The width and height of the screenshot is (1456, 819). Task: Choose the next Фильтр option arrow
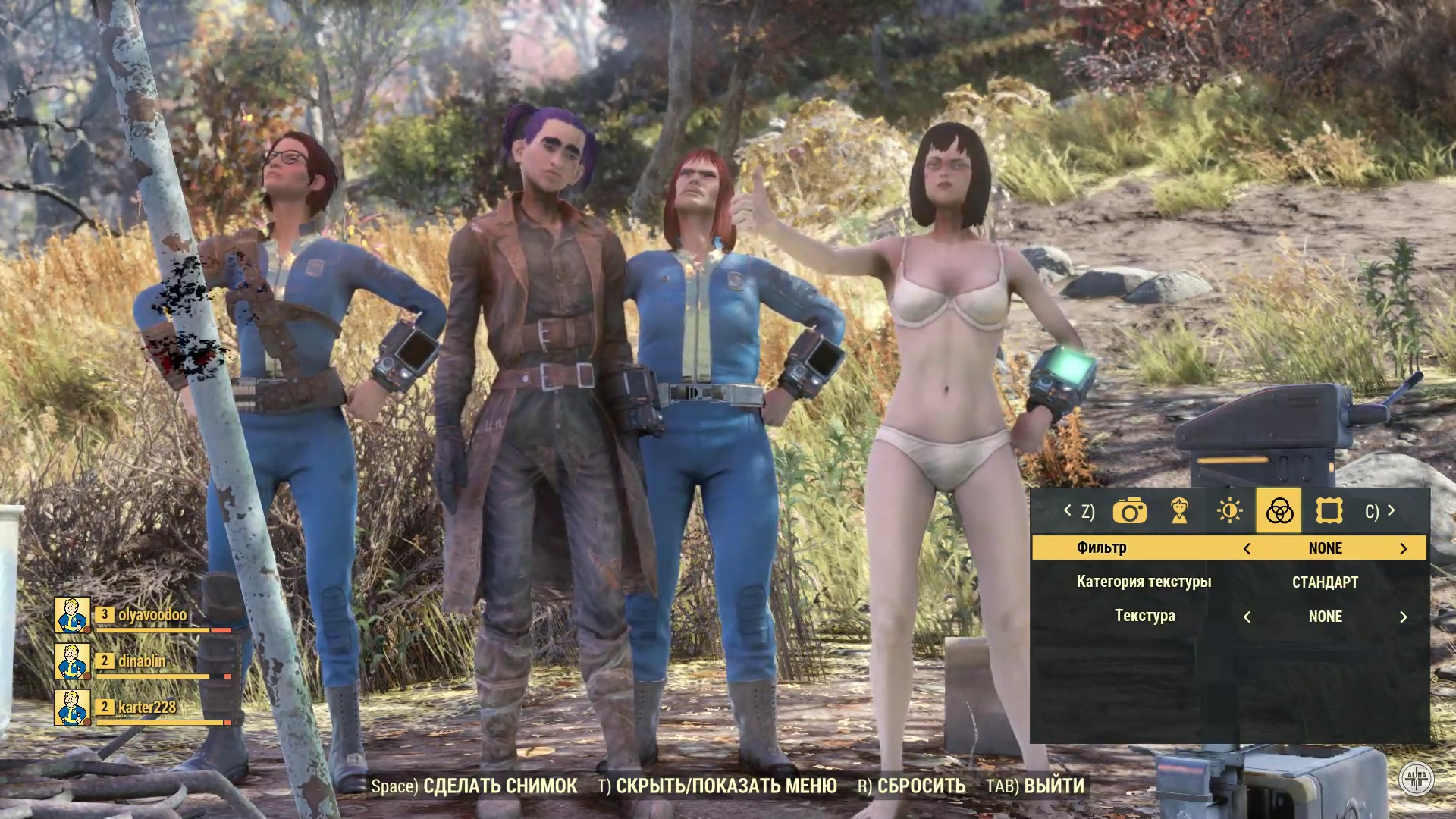coord(1403,548)
